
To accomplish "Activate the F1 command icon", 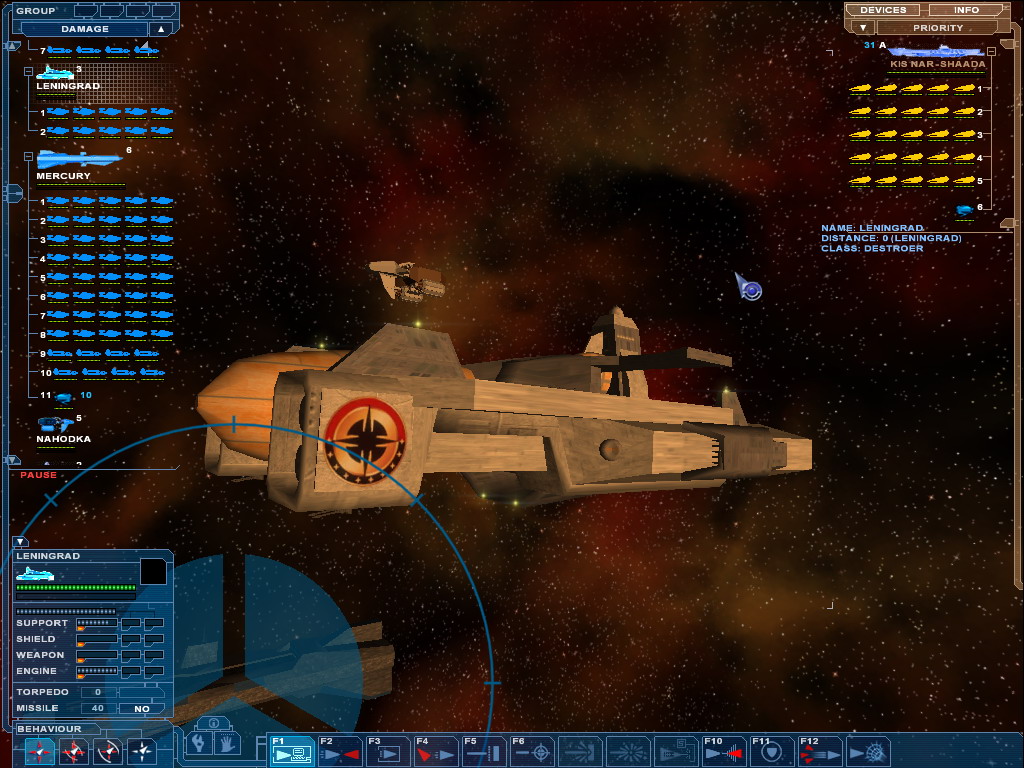I will [x=290, y=751].
